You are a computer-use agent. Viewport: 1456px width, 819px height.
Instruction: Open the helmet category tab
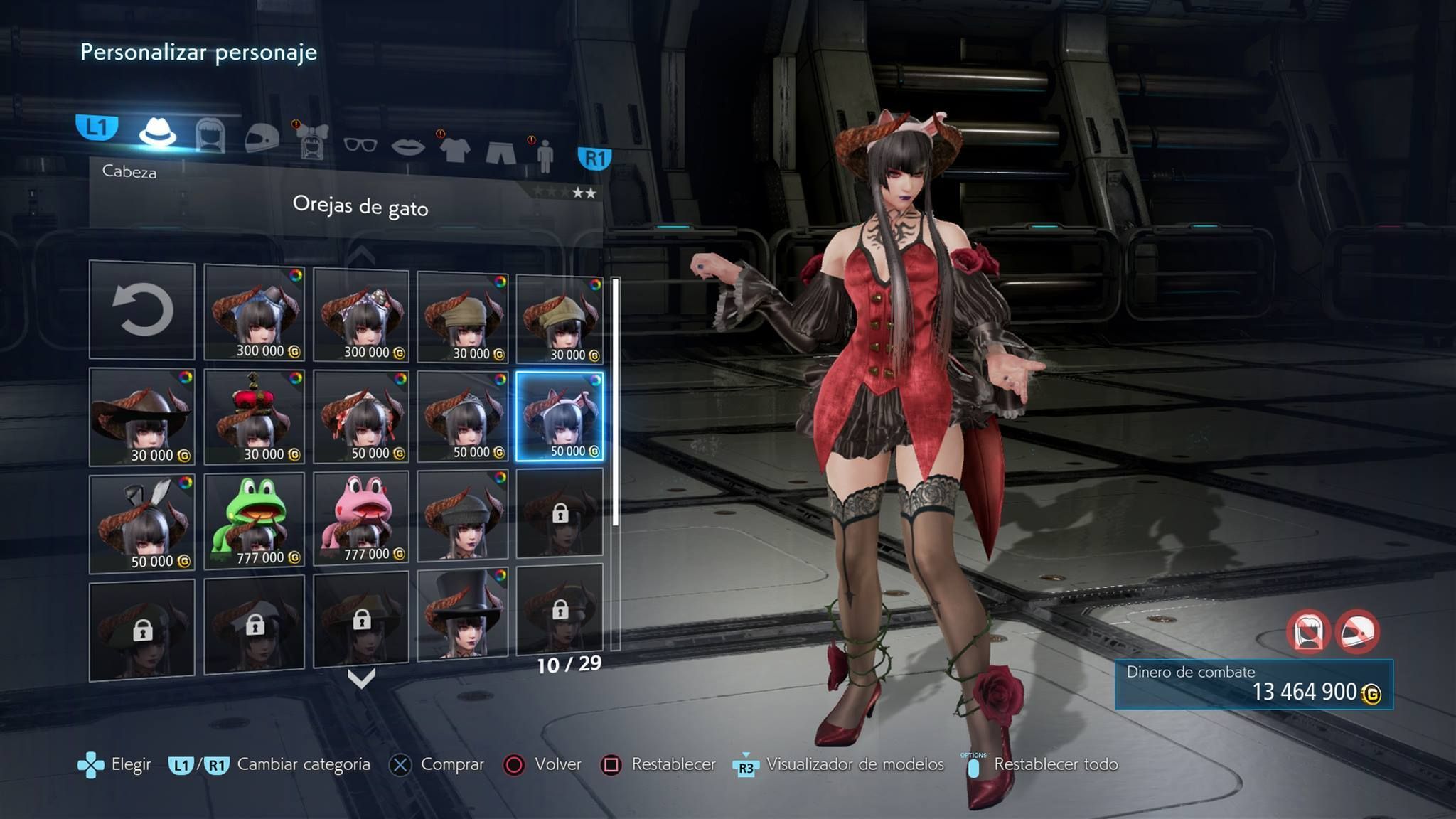[x=261, y=136]
